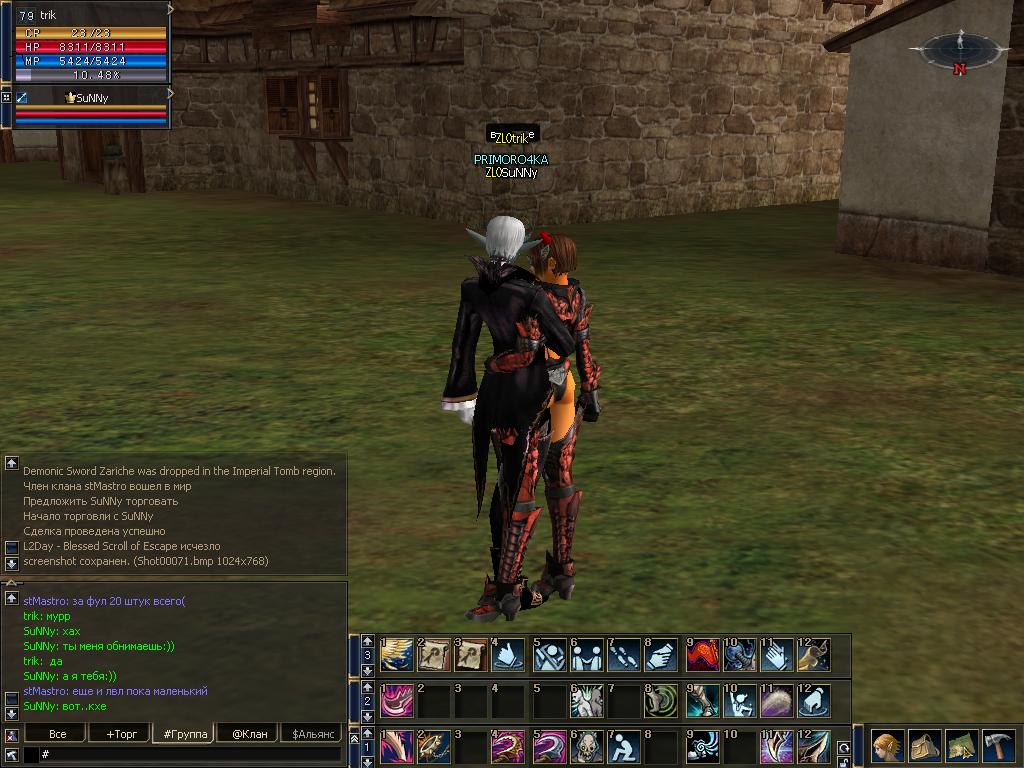Switch to the +Торг chat tab
Viewport: 1024px width, 768px height.
tap(120, 734)
